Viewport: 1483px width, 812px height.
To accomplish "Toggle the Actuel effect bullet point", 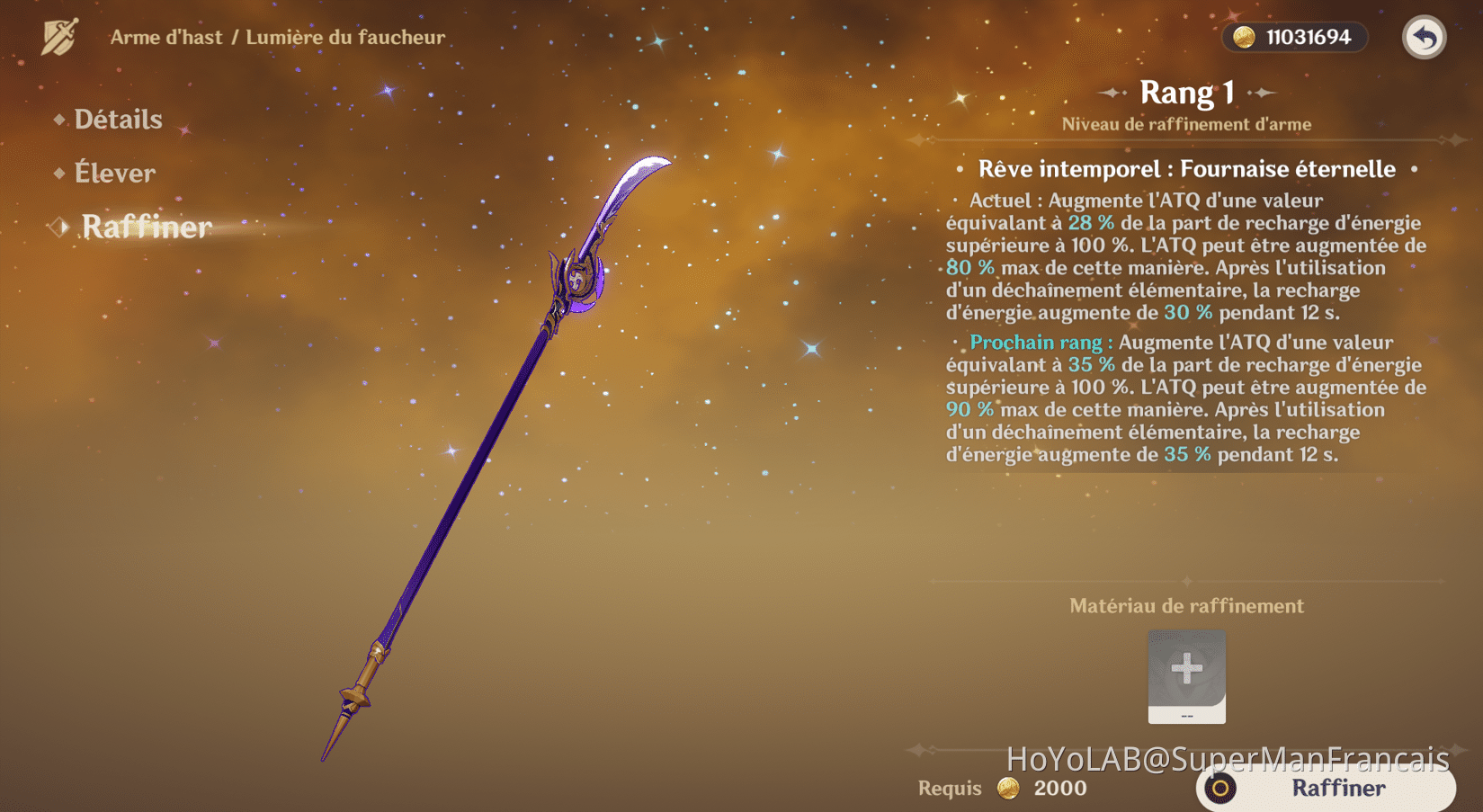I will point(956,201).
